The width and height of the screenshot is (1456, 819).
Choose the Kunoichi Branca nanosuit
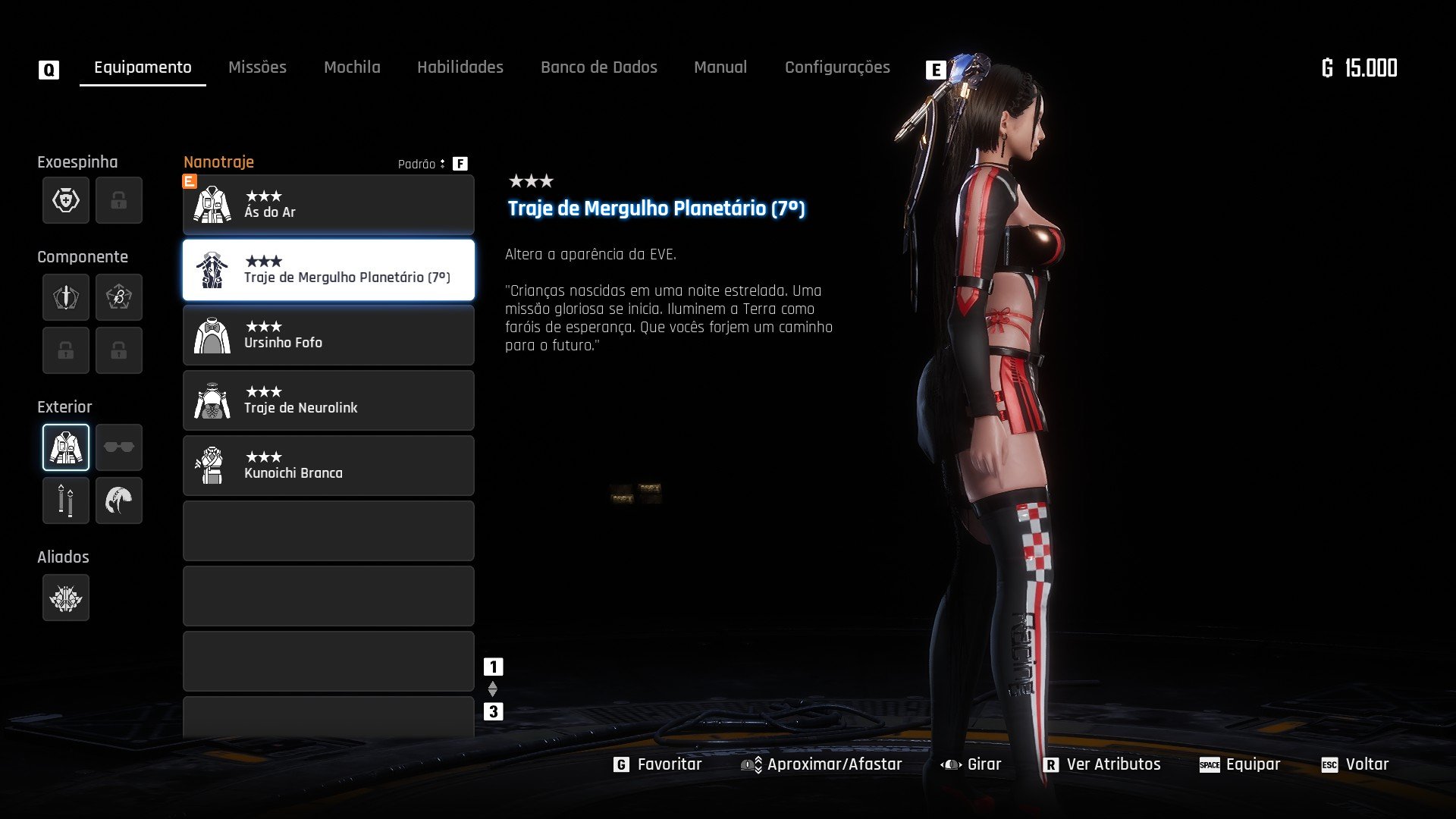coord(328,466)
